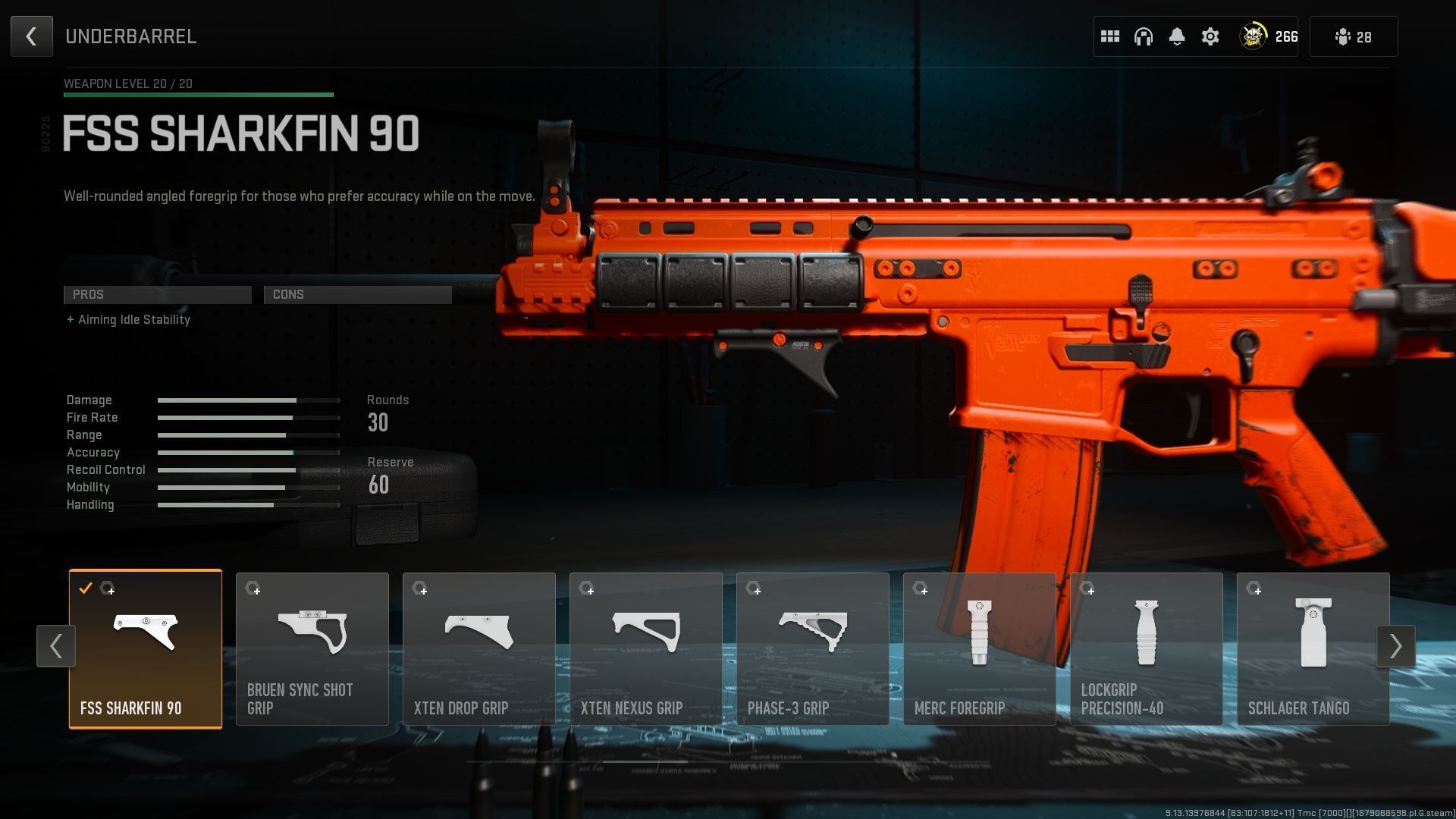Viewport: 1456px width, 819px height.
Task: Click right chevron to reveal more attachments
Action: (1396, 646)
